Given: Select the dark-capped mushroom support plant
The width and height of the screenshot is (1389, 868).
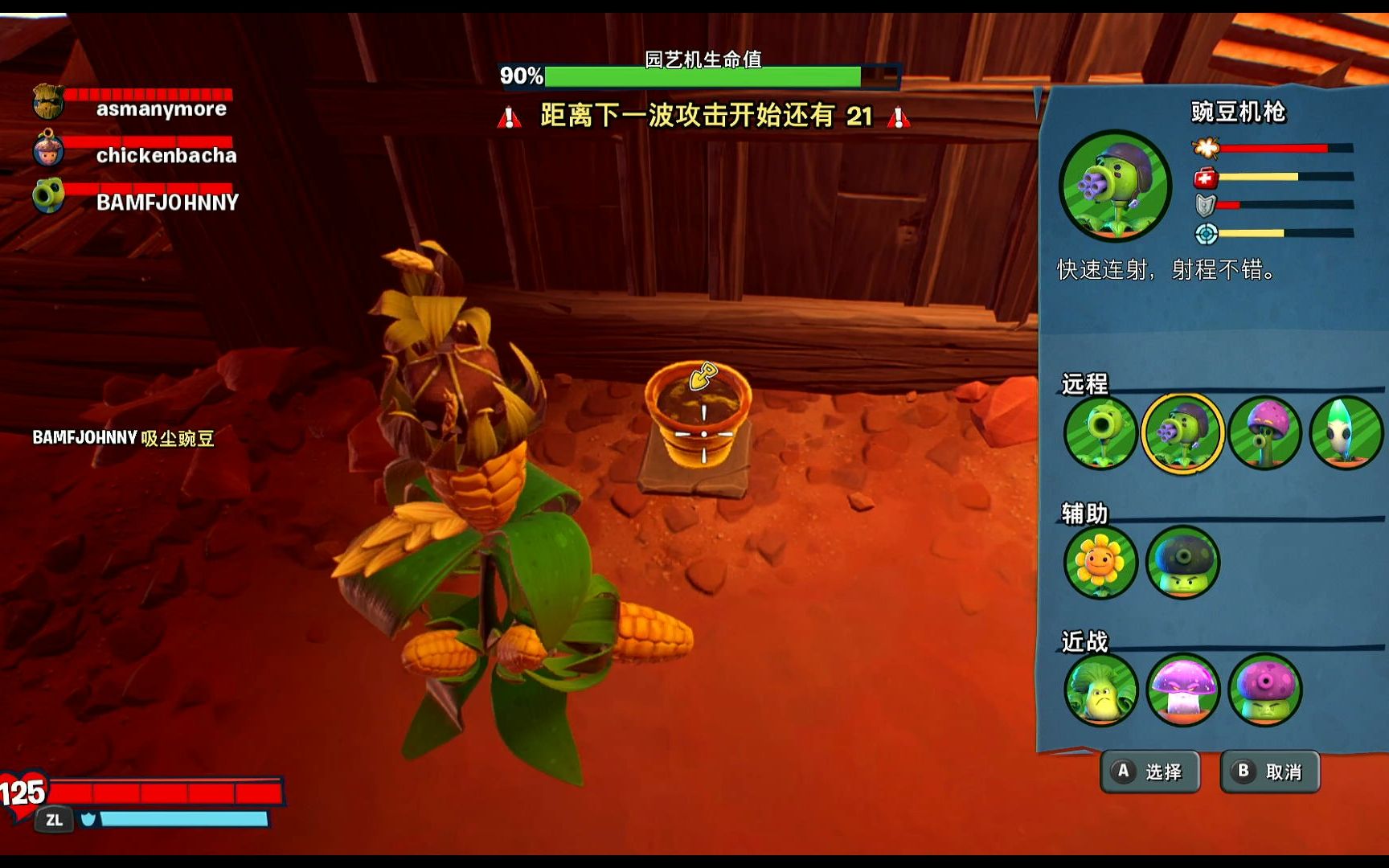Looking at the screenshot, I should [1182, 562].
